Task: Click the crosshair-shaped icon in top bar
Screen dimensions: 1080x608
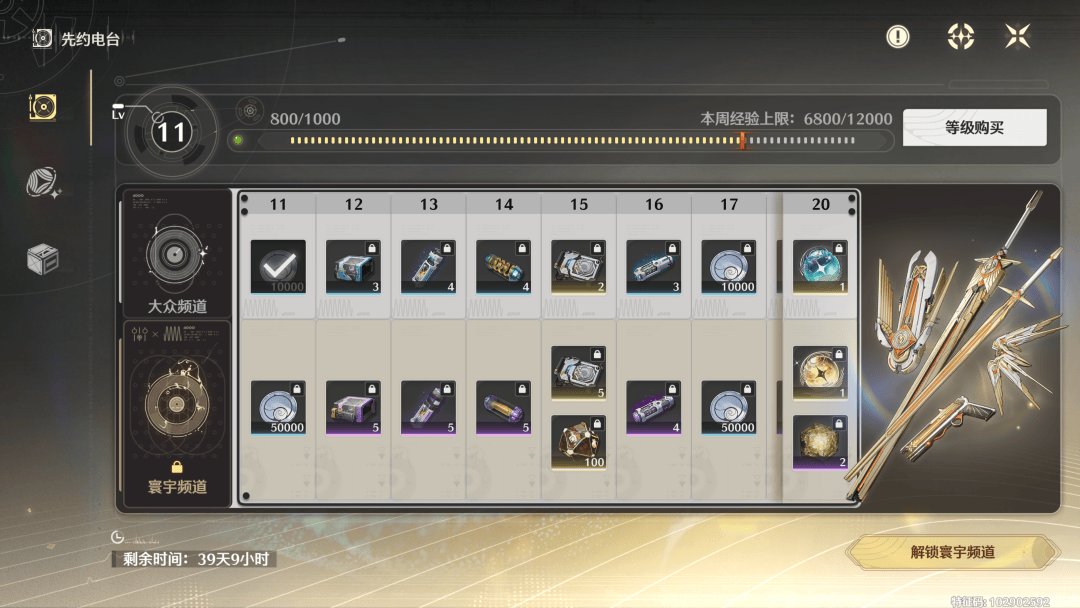Action: coord(960,37)
